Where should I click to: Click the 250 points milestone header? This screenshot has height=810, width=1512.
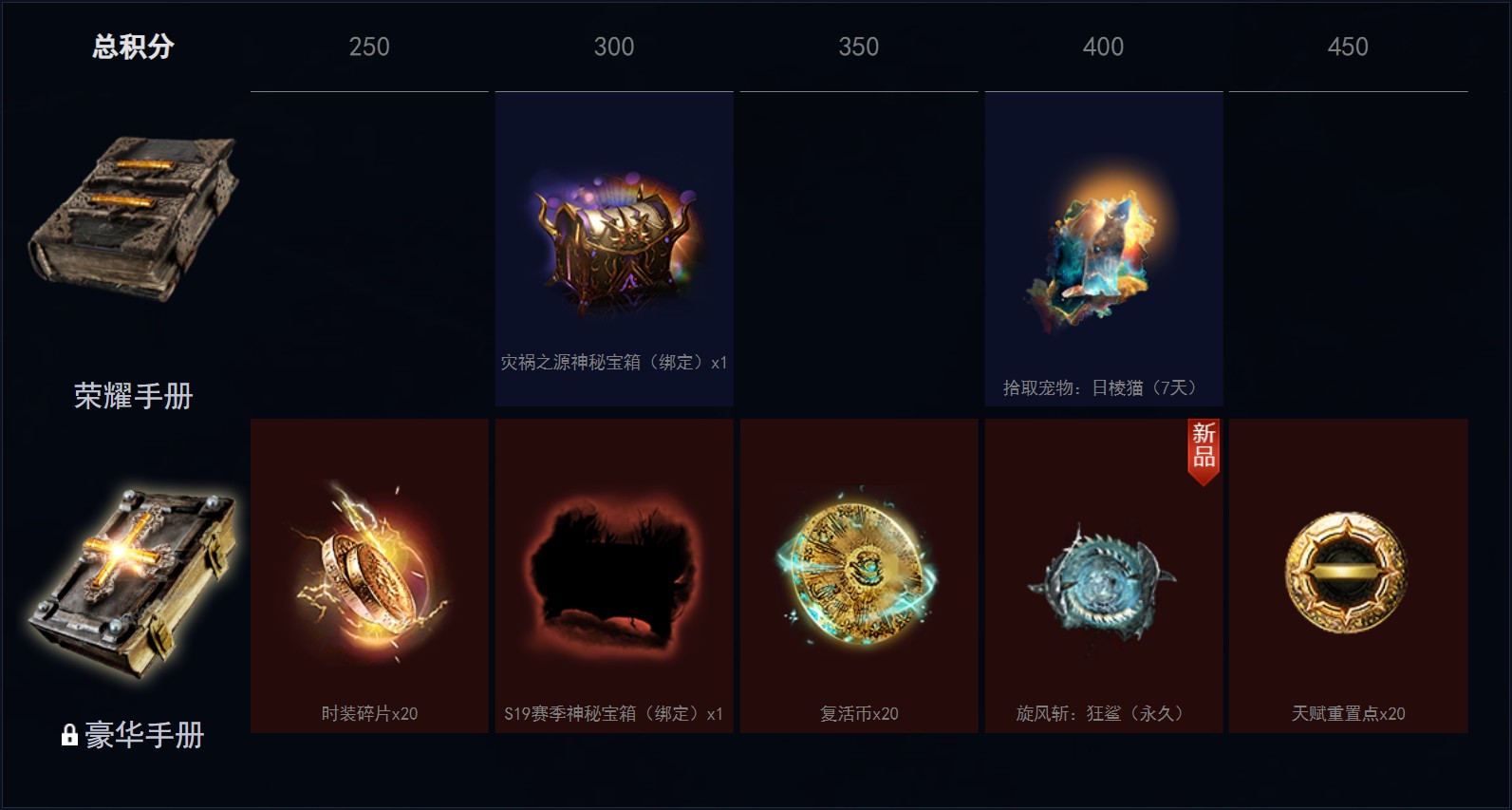[x=368, y=46]
